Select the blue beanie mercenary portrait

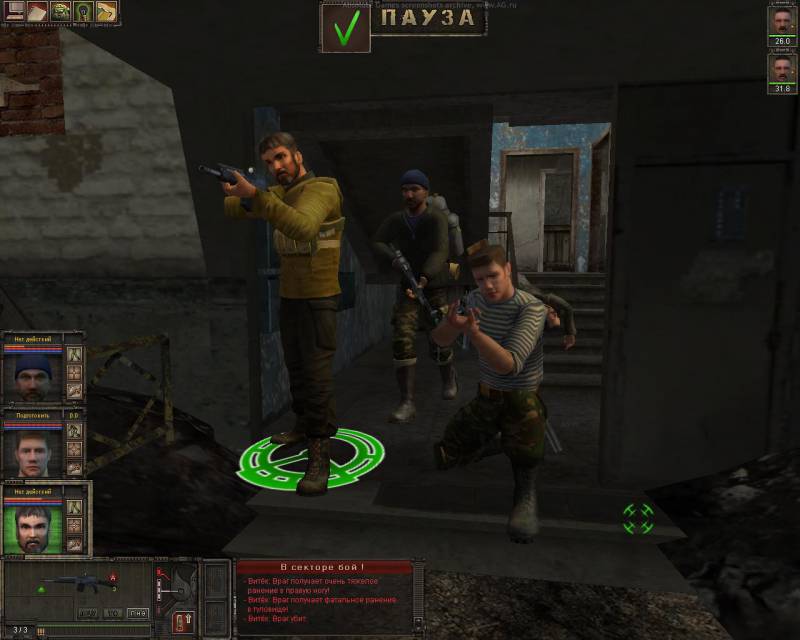[x=33, y=374]
